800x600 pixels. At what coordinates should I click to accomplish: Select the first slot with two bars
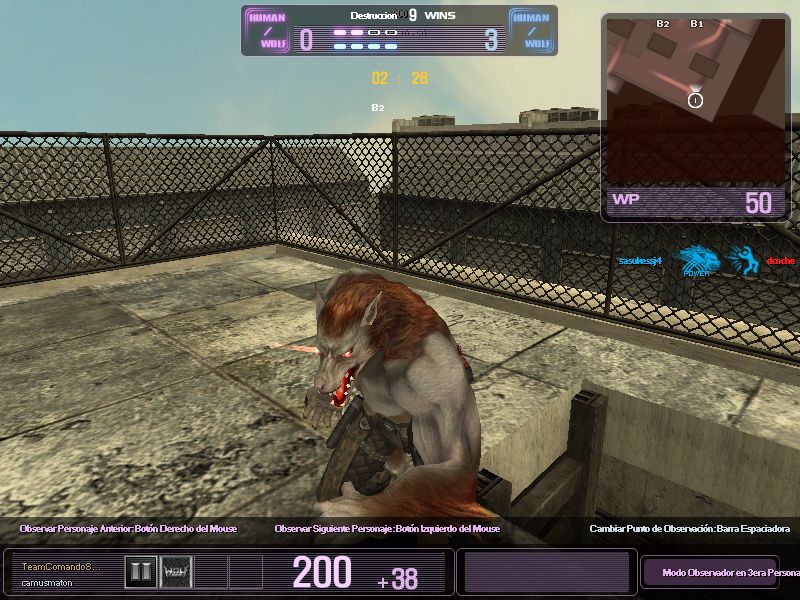click(140, 571)
